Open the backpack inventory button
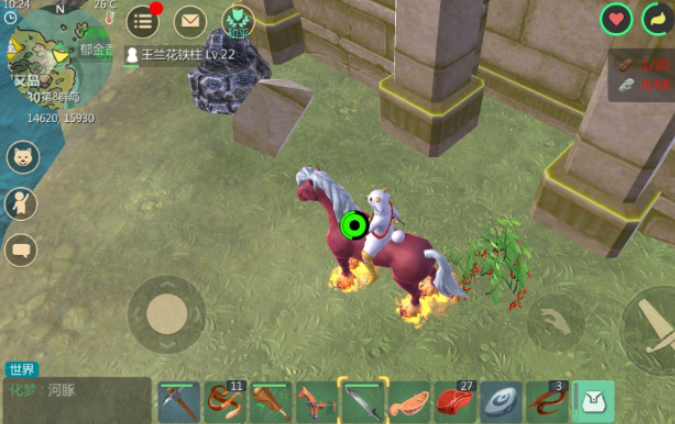Viewport: 675px width, 424px height. (x=595, y=401)
